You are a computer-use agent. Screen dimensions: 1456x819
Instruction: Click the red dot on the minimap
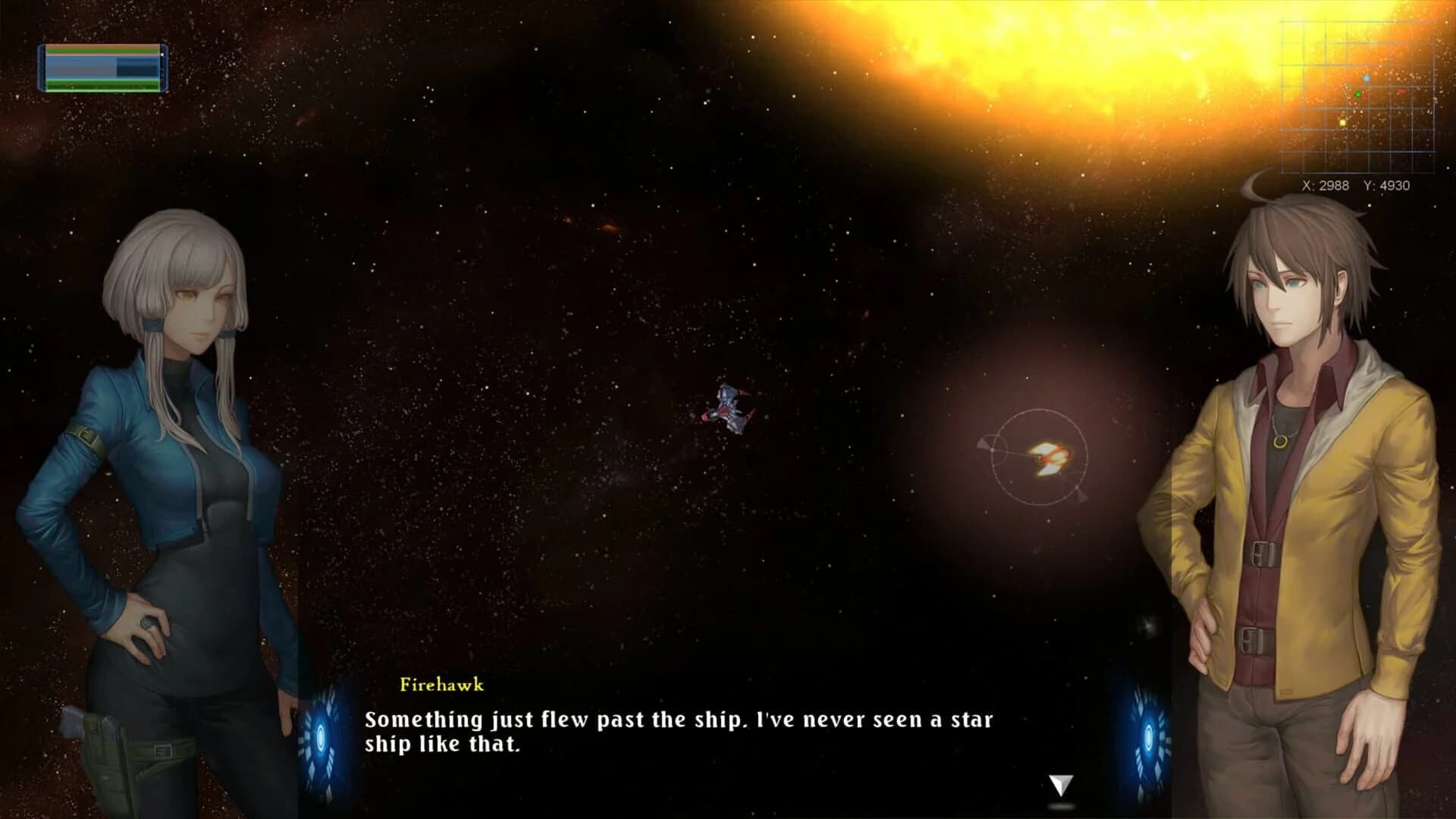1401,89
